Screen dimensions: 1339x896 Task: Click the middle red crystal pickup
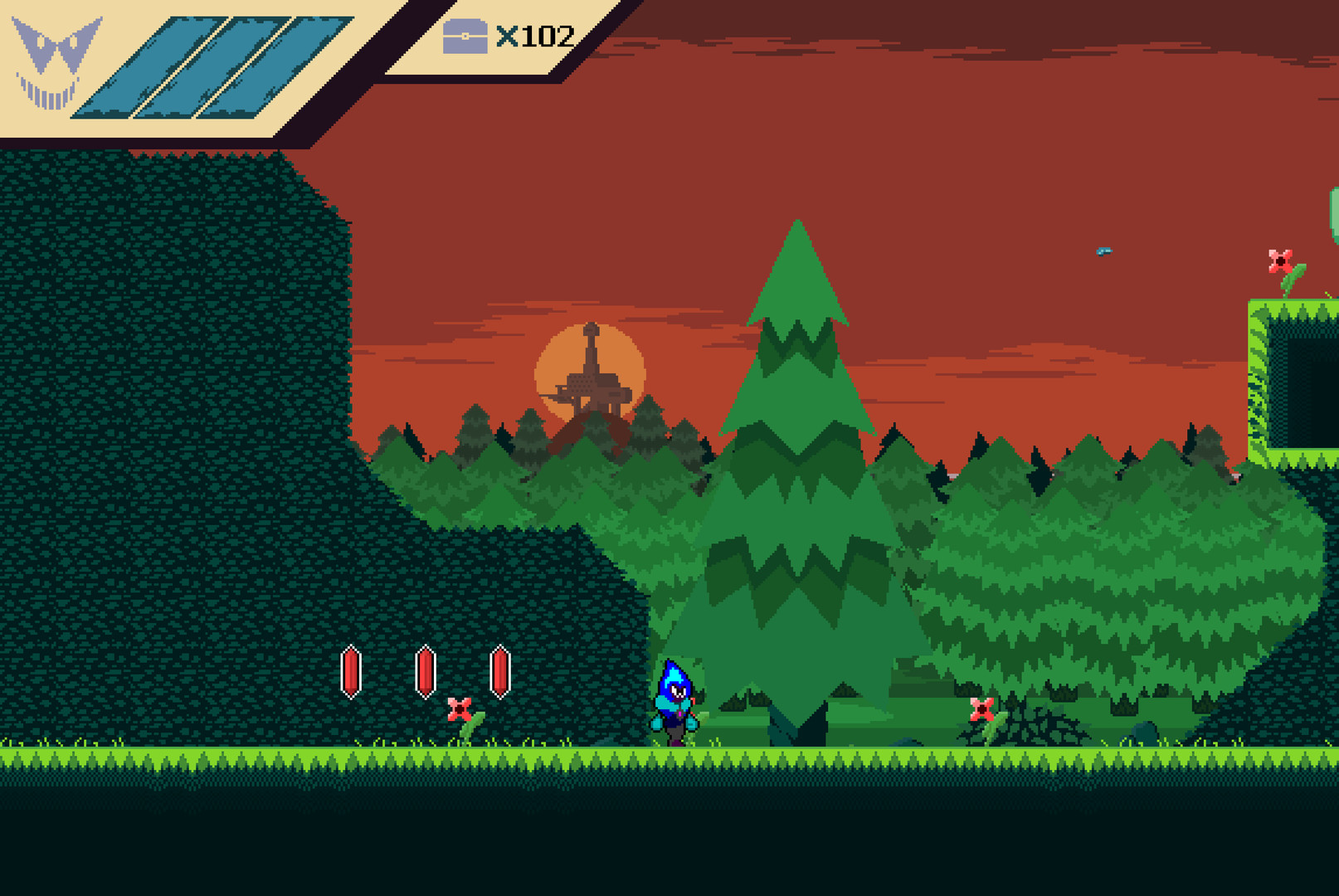425,670
